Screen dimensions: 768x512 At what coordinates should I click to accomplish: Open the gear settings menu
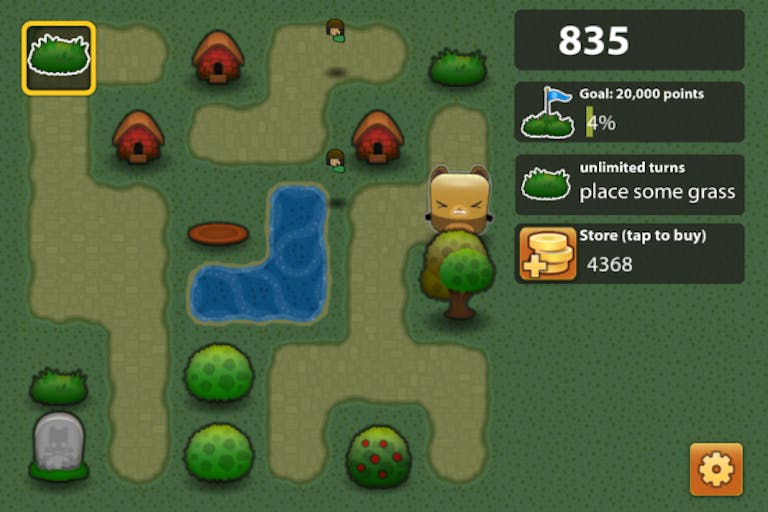coord(716,469)
